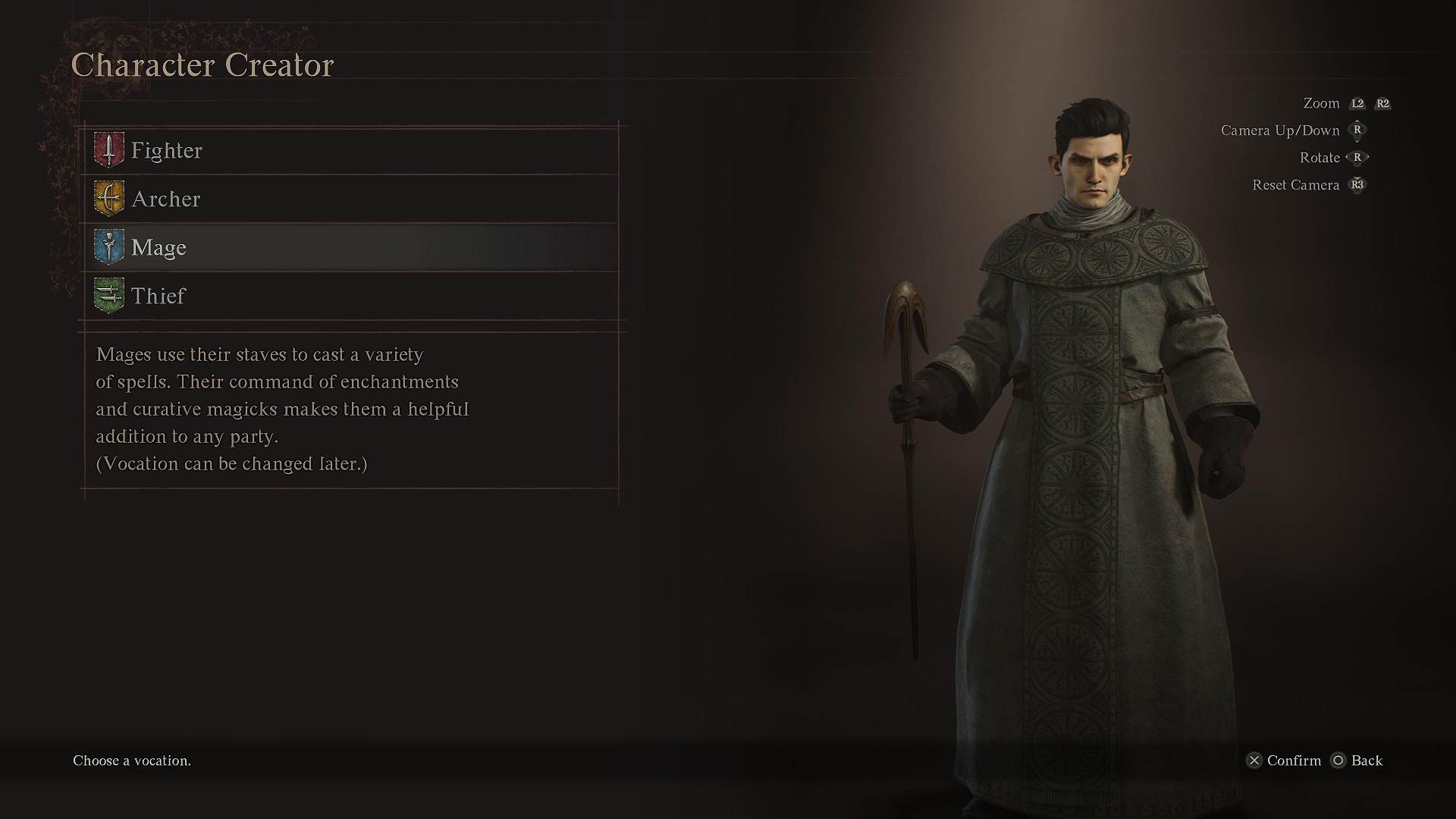The width and height of the screenshot is (1456, 819).
Task: Click the Confirm label text
Action: [1294, 761]
